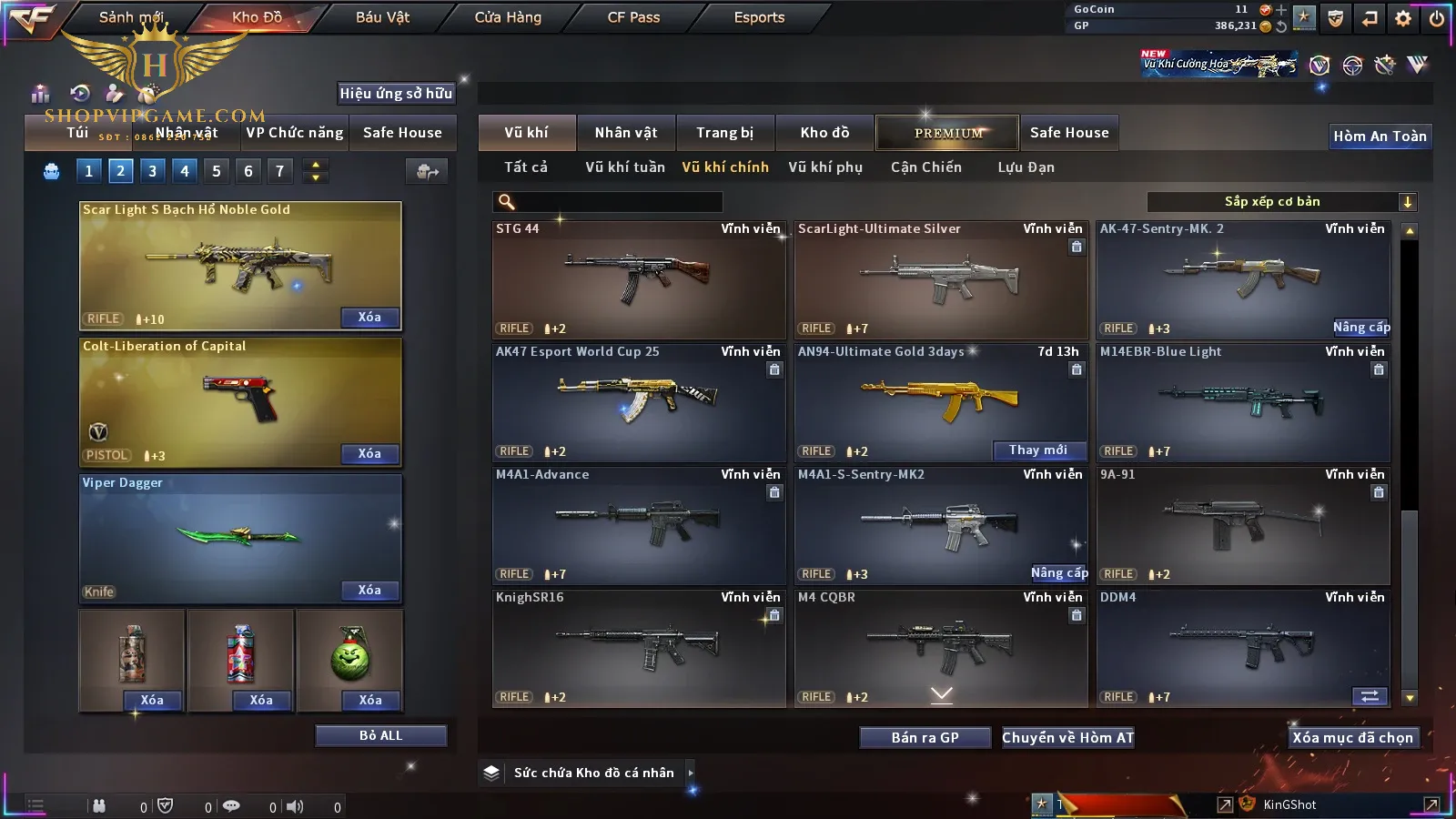Open the Esports menu entry

759,17
